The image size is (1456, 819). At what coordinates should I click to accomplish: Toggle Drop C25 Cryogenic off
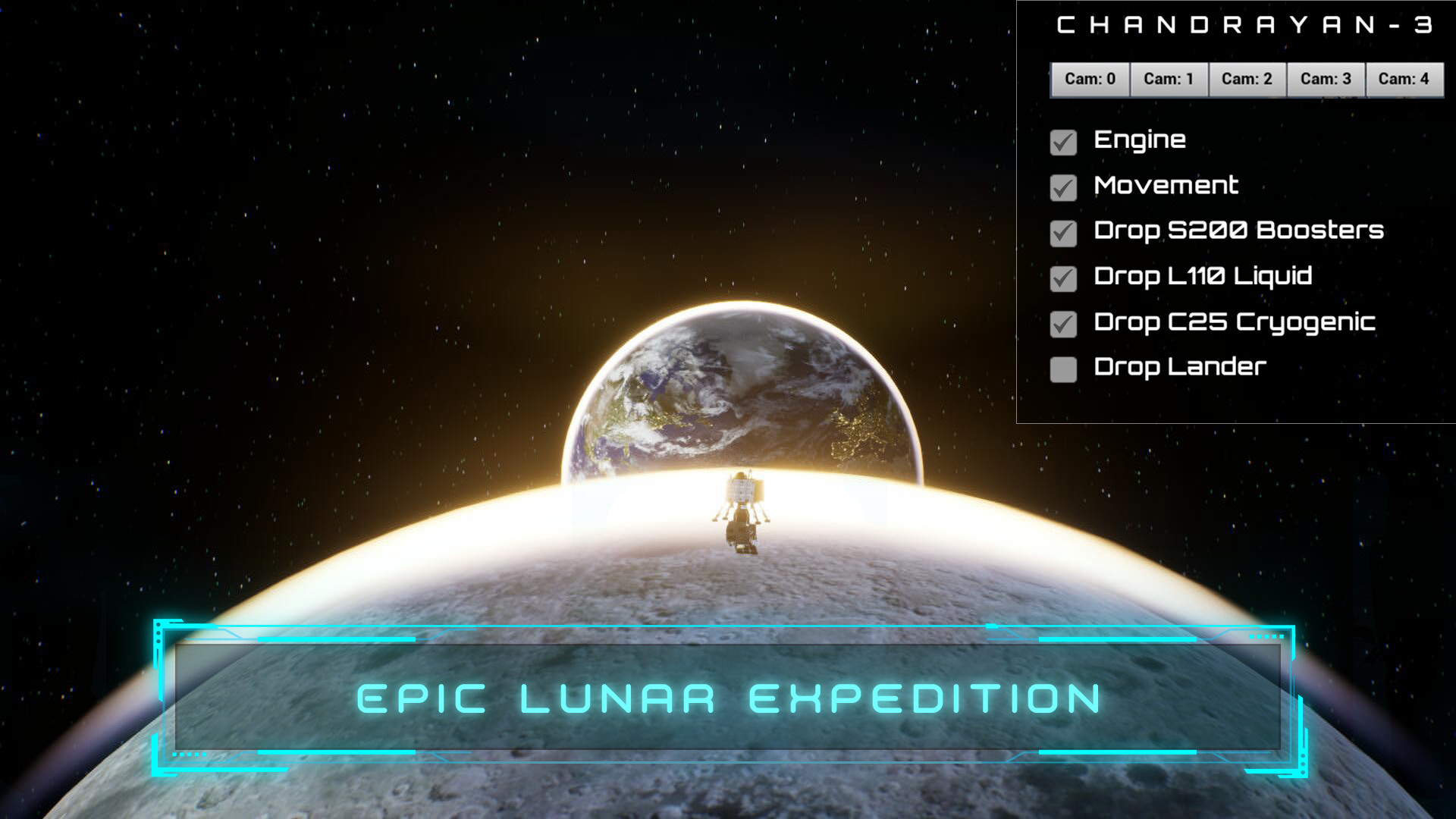click(1063, 323)
